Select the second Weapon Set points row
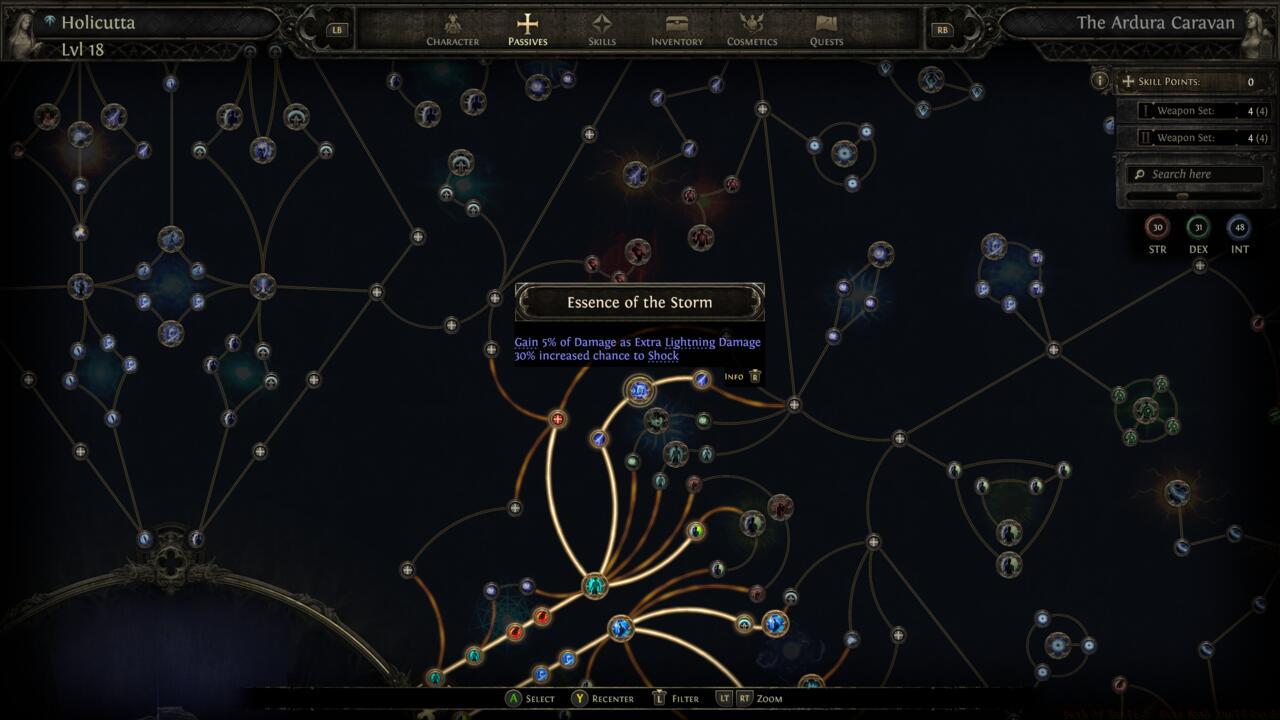The image size is (1280, 720). (1195, 138)
